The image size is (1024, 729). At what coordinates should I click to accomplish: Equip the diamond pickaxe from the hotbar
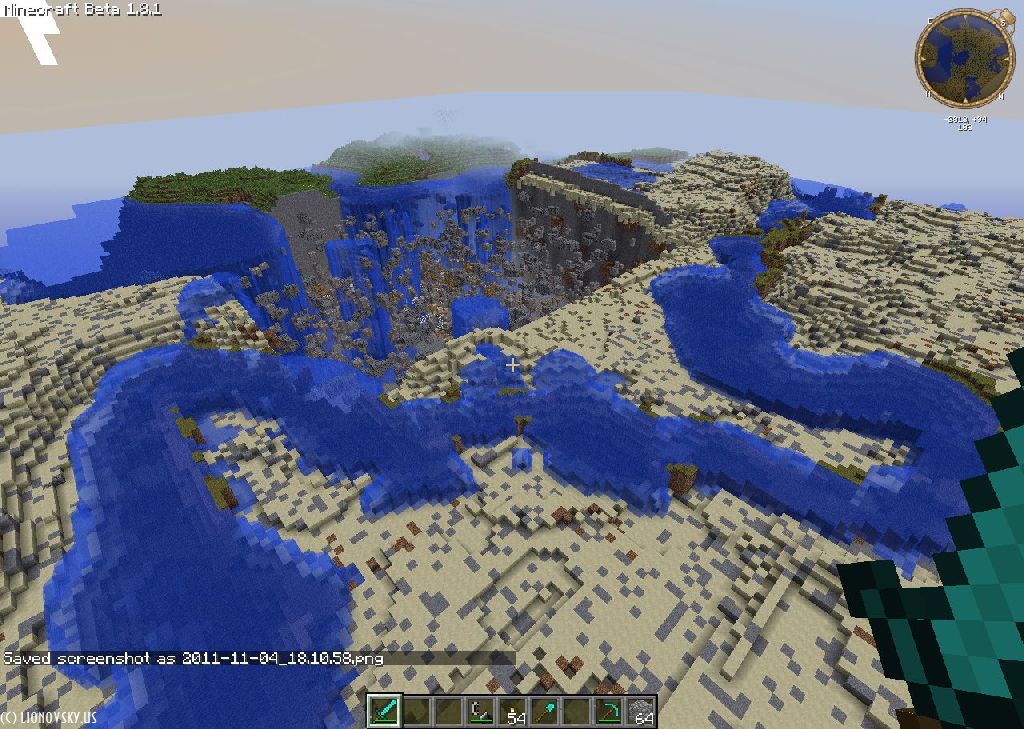[x=609, y=711]
